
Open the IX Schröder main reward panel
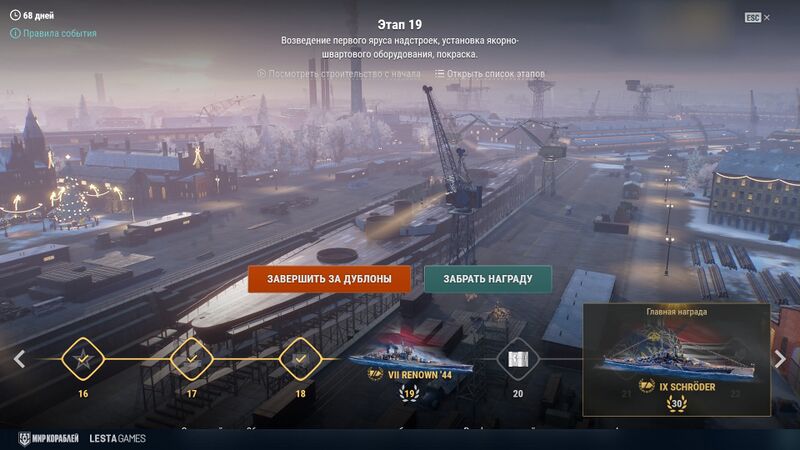pyautogui.click(x=677, y=360)
